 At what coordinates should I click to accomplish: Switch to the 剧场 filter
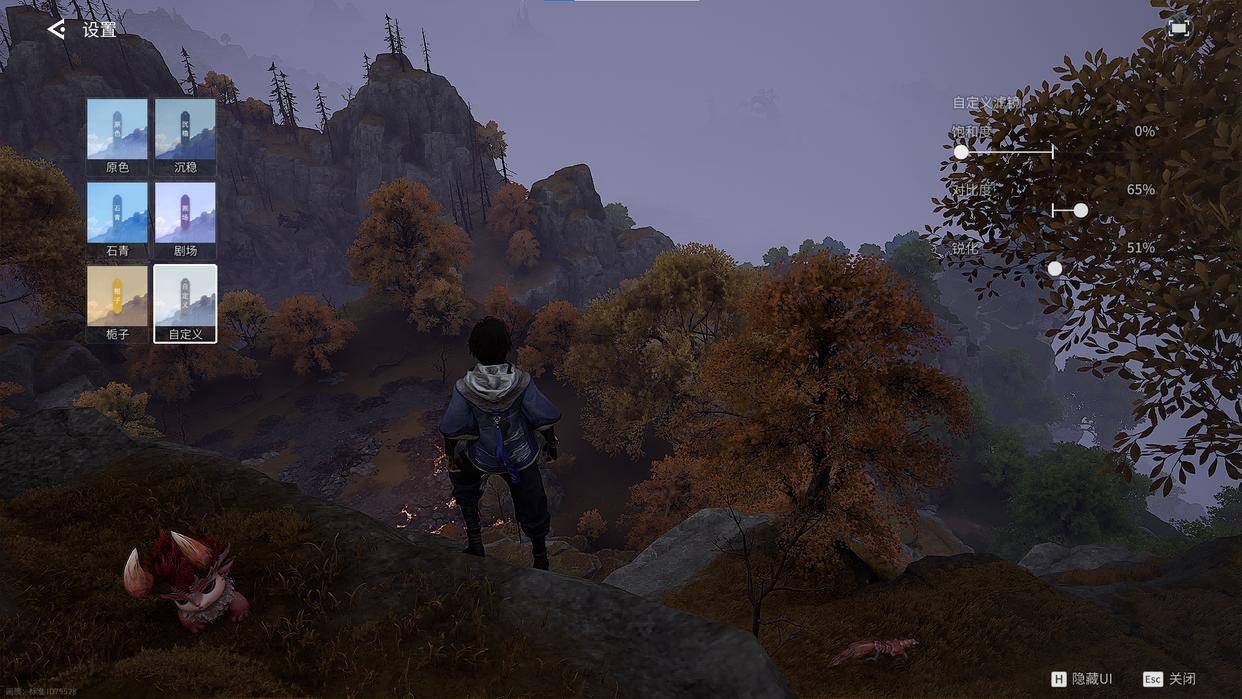[x=185, y=219]
